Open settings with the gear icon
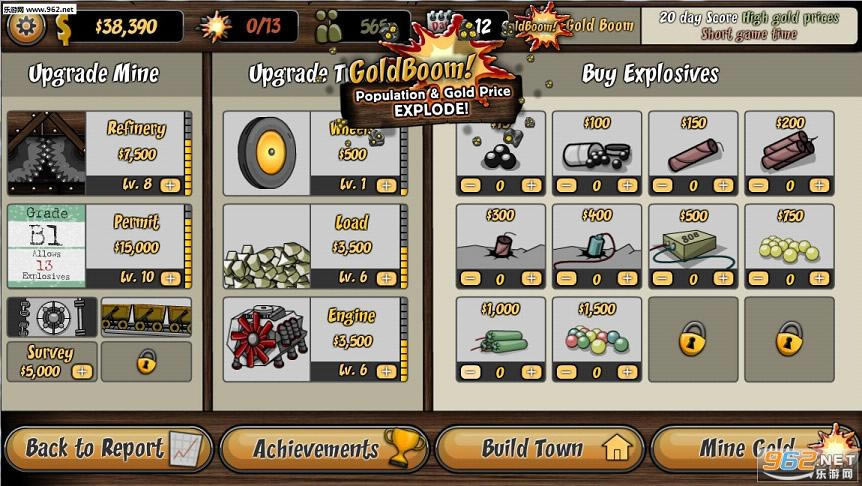This screenshot has height=486, width=862. coord(26,26)
